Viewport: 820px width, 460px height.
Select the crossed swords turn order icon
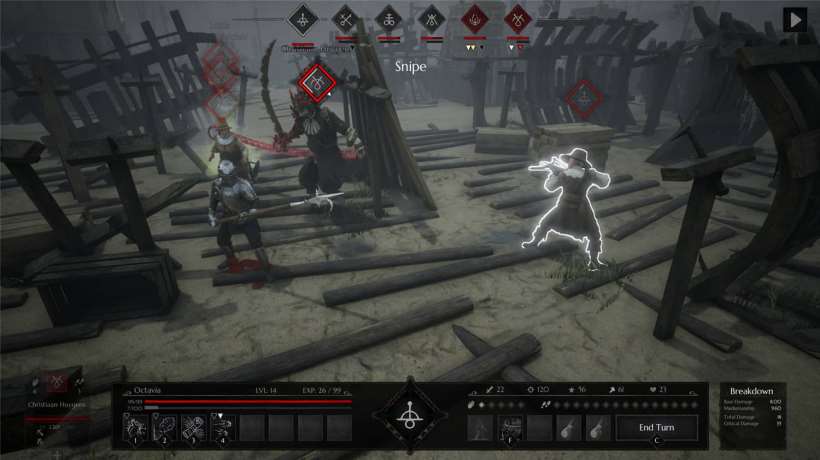coord(346,18)
